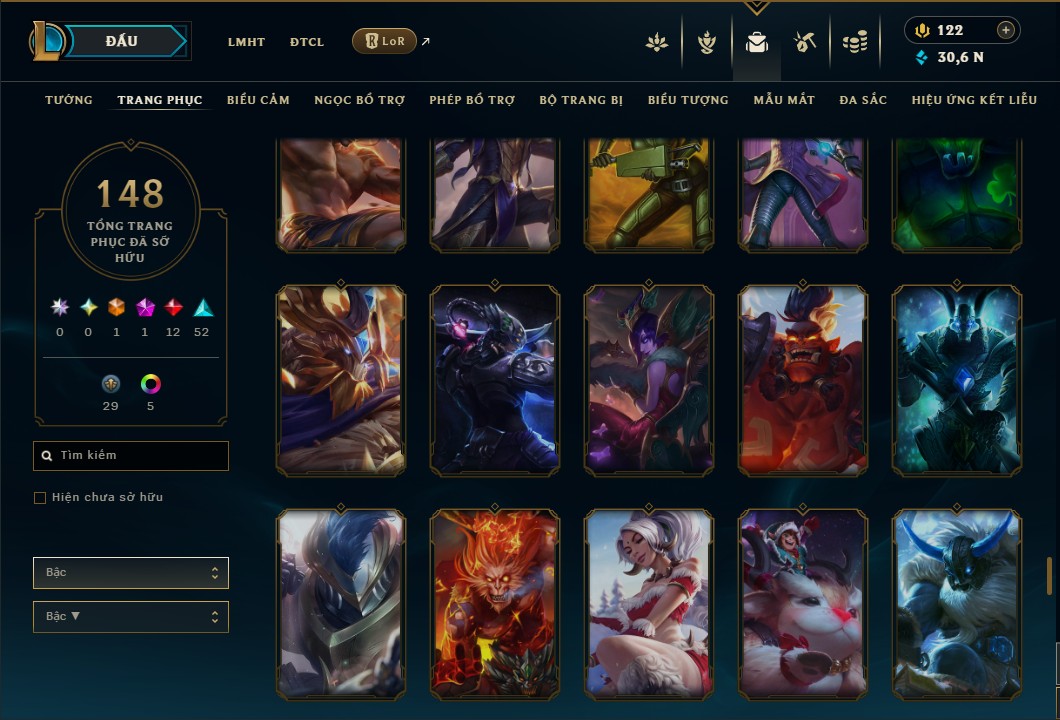Open the BIỂU CẢM tab

(x=258, y=100)
